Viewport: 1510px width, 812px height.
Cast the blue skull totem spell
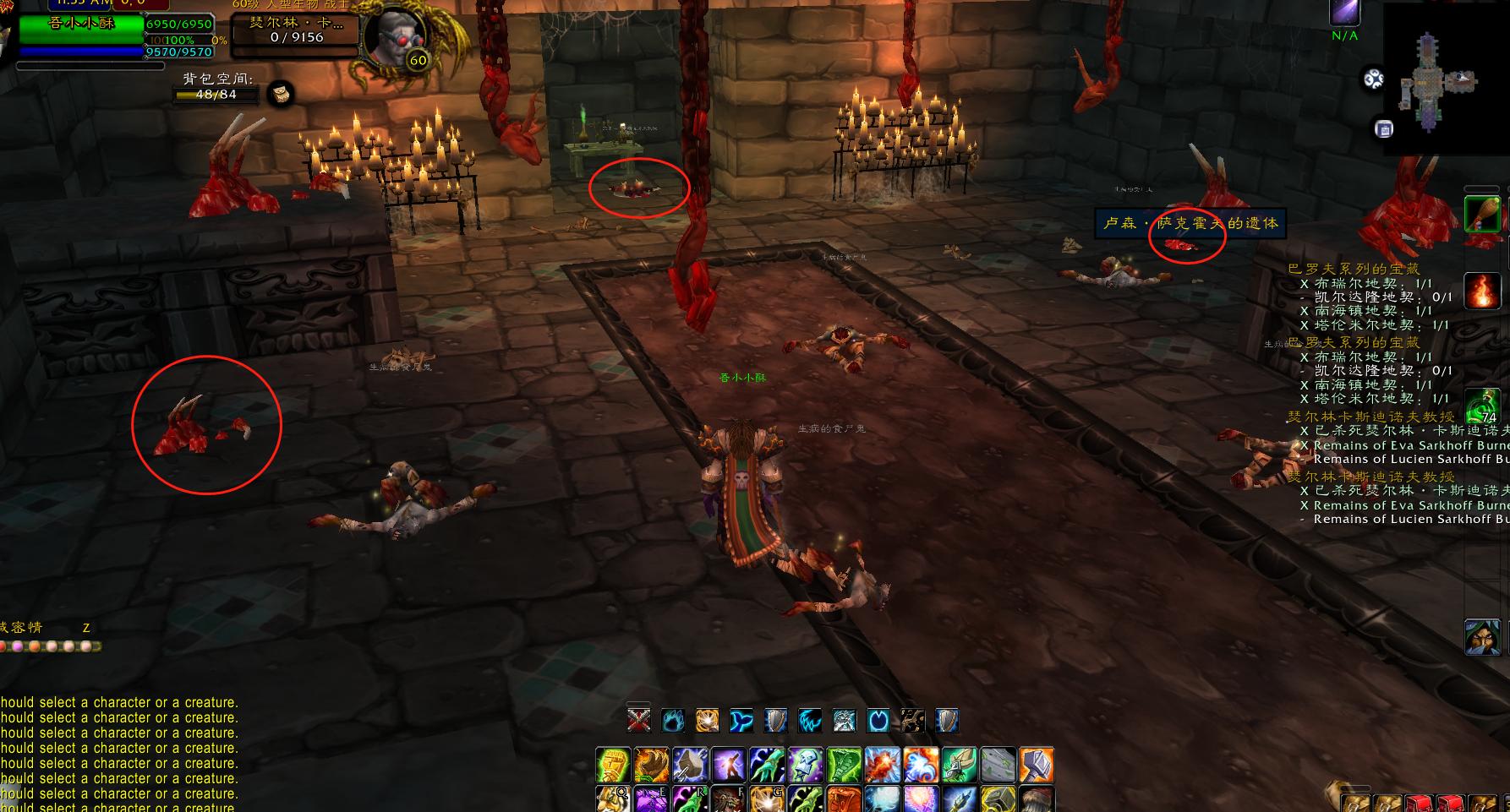[x=805, y=765]
